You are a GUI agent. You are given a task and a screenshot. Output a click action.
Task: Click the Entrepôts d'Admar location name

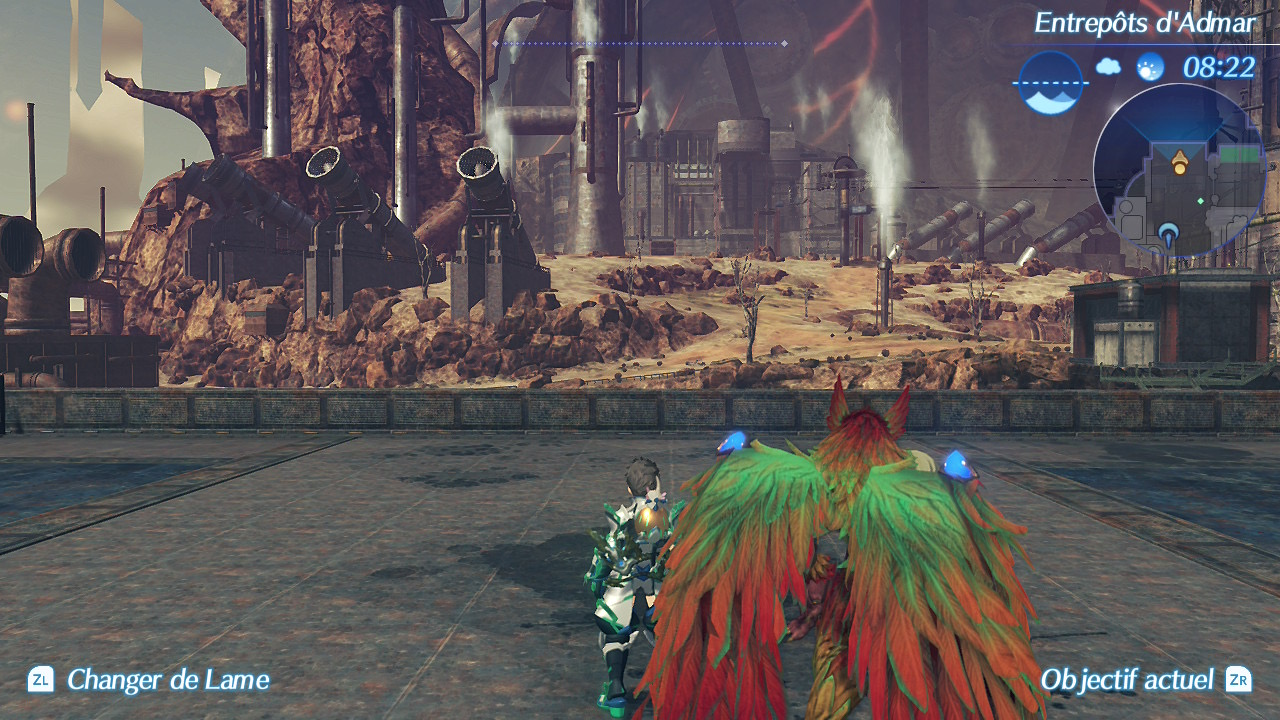(1143, 23)
